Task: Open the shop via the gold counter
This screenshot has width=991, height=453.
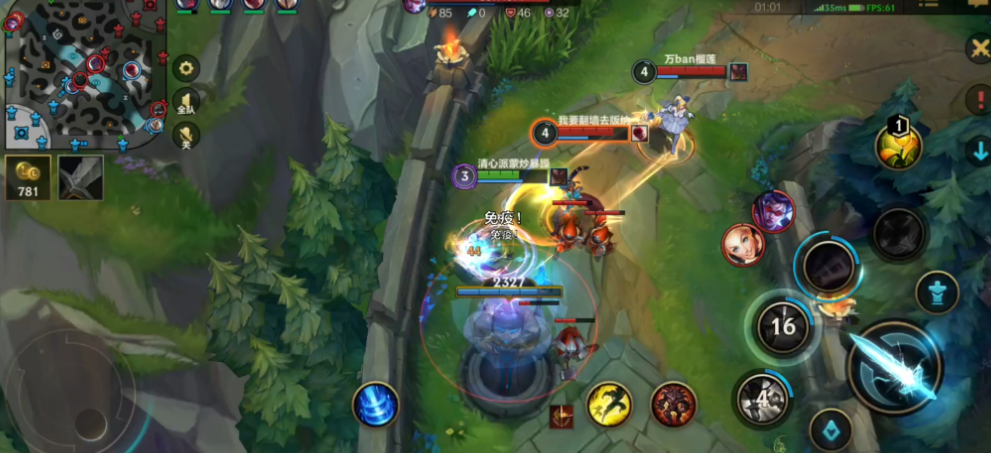Action: [x=28, y=178]
